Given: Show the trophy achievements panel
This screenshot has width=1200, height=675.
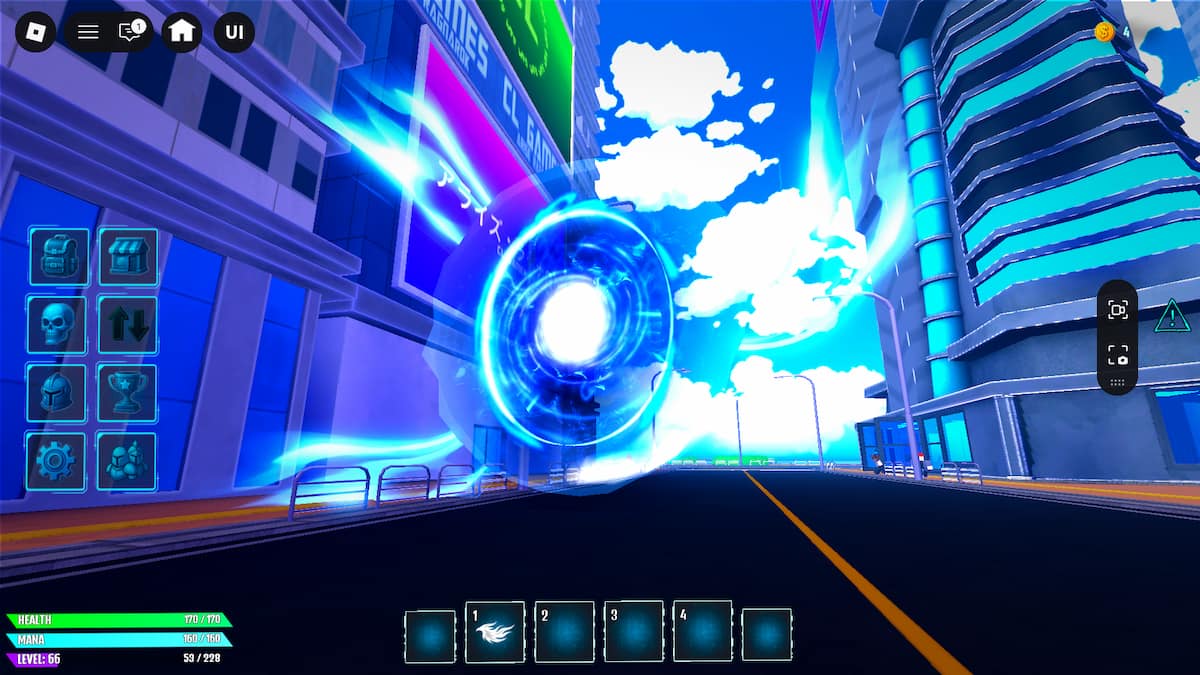Looking at the screenshot, I should point(127,393).
